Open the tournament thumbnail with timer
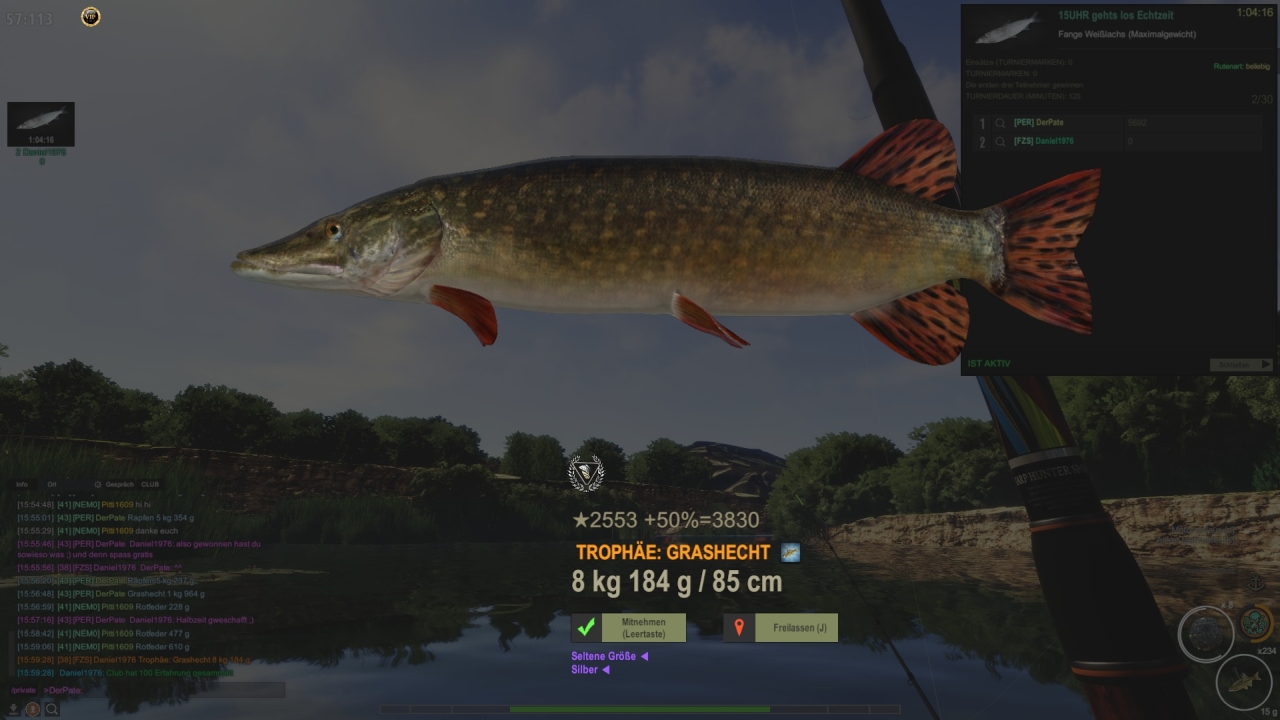The image size is (1280, 720). click(41, 124)
